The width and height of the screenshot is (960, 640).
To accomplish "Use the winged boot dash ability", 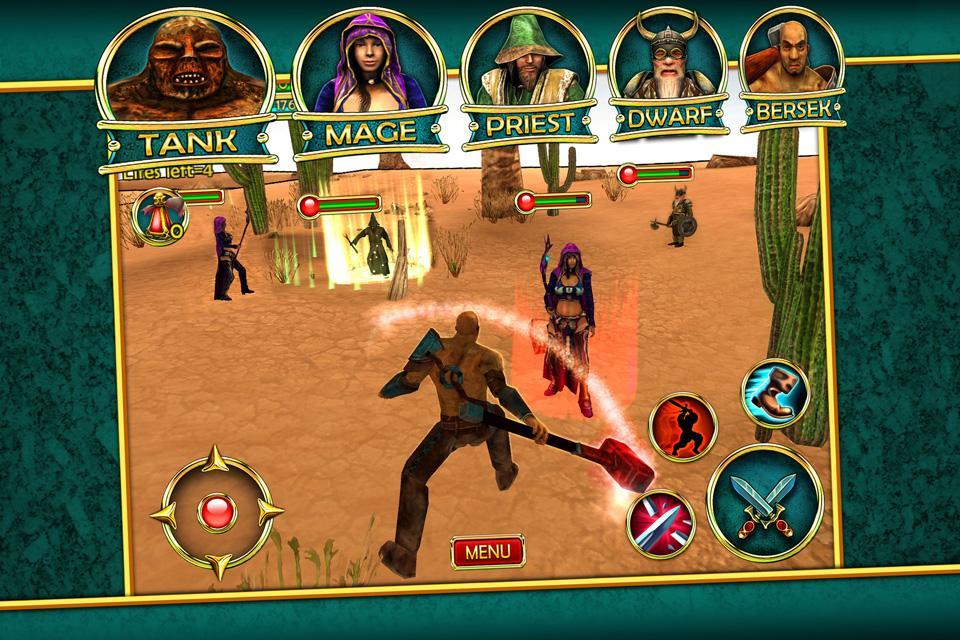I will (x=775, y=393).
